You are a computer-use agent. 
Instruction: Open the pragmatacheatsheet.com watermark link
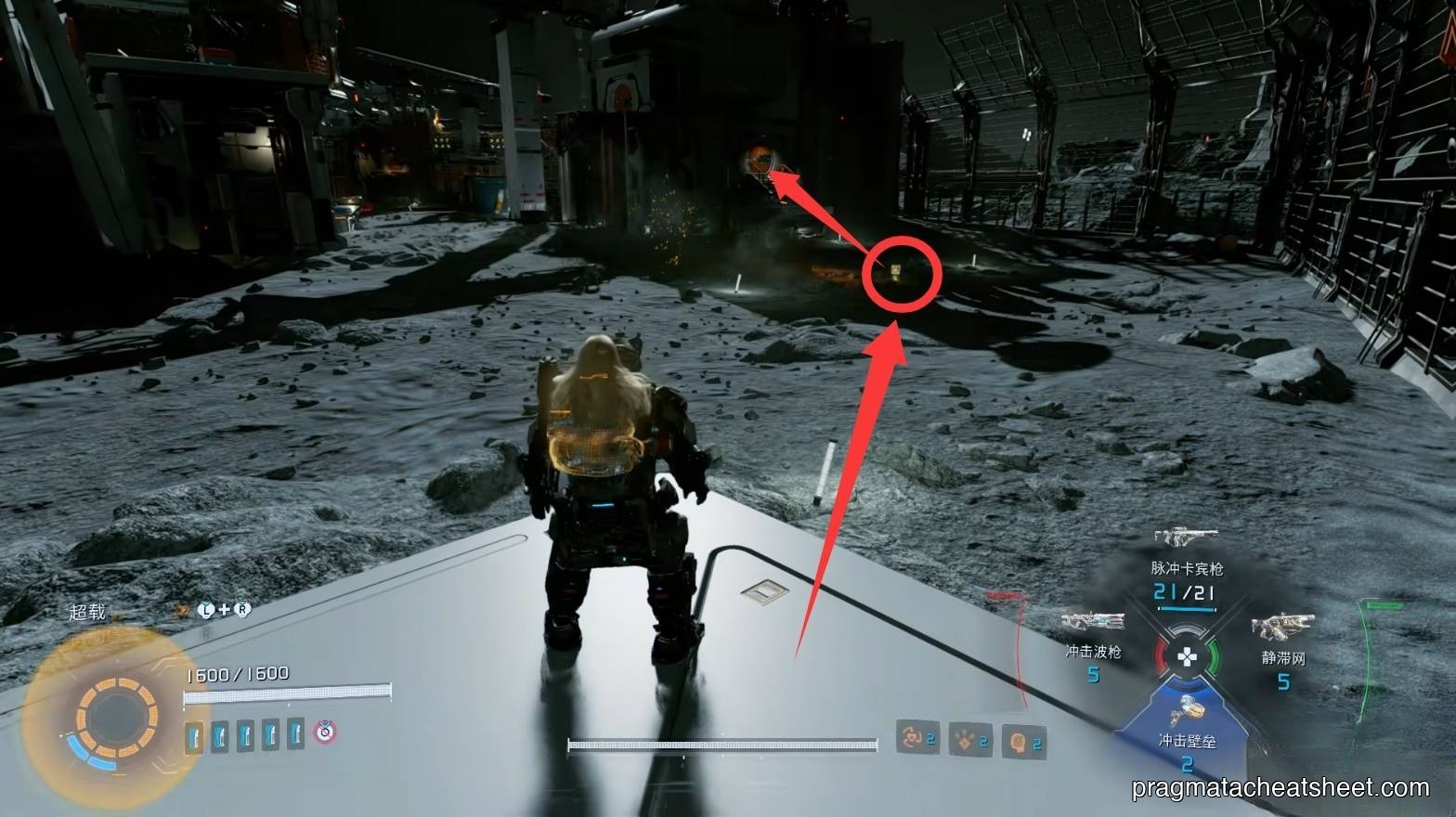pyautogui.click(x=1280, y=788)
